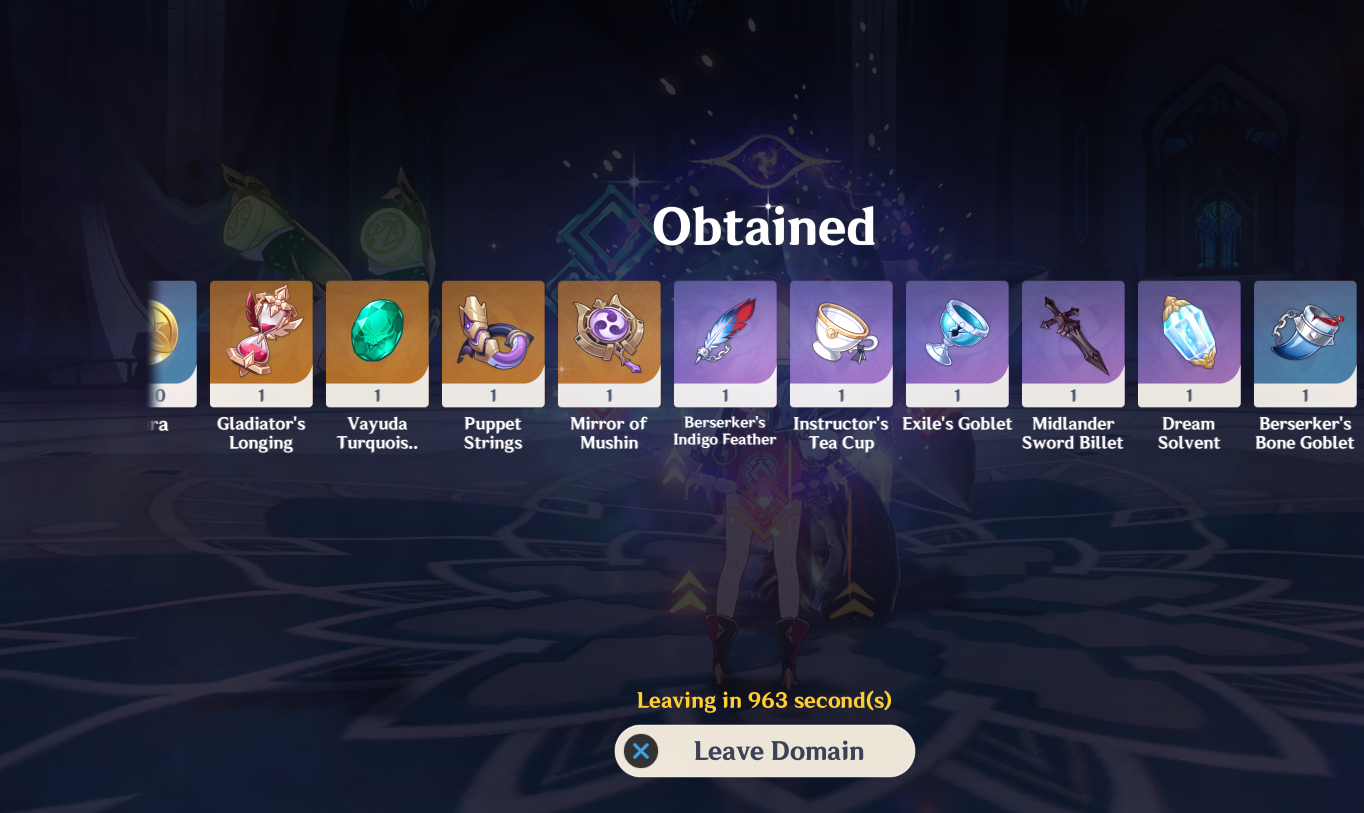Click the Instructor's Tea Cup icon

click(840, 342)
